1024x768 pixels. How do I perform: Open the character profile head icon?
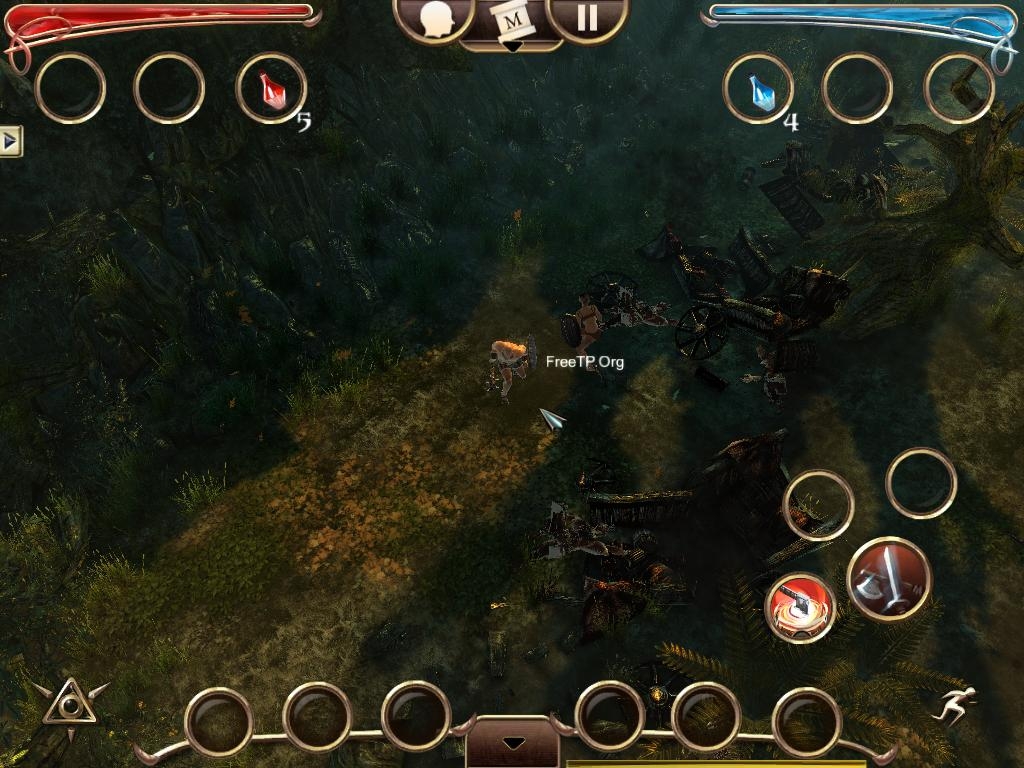click(x=435, y=18)
